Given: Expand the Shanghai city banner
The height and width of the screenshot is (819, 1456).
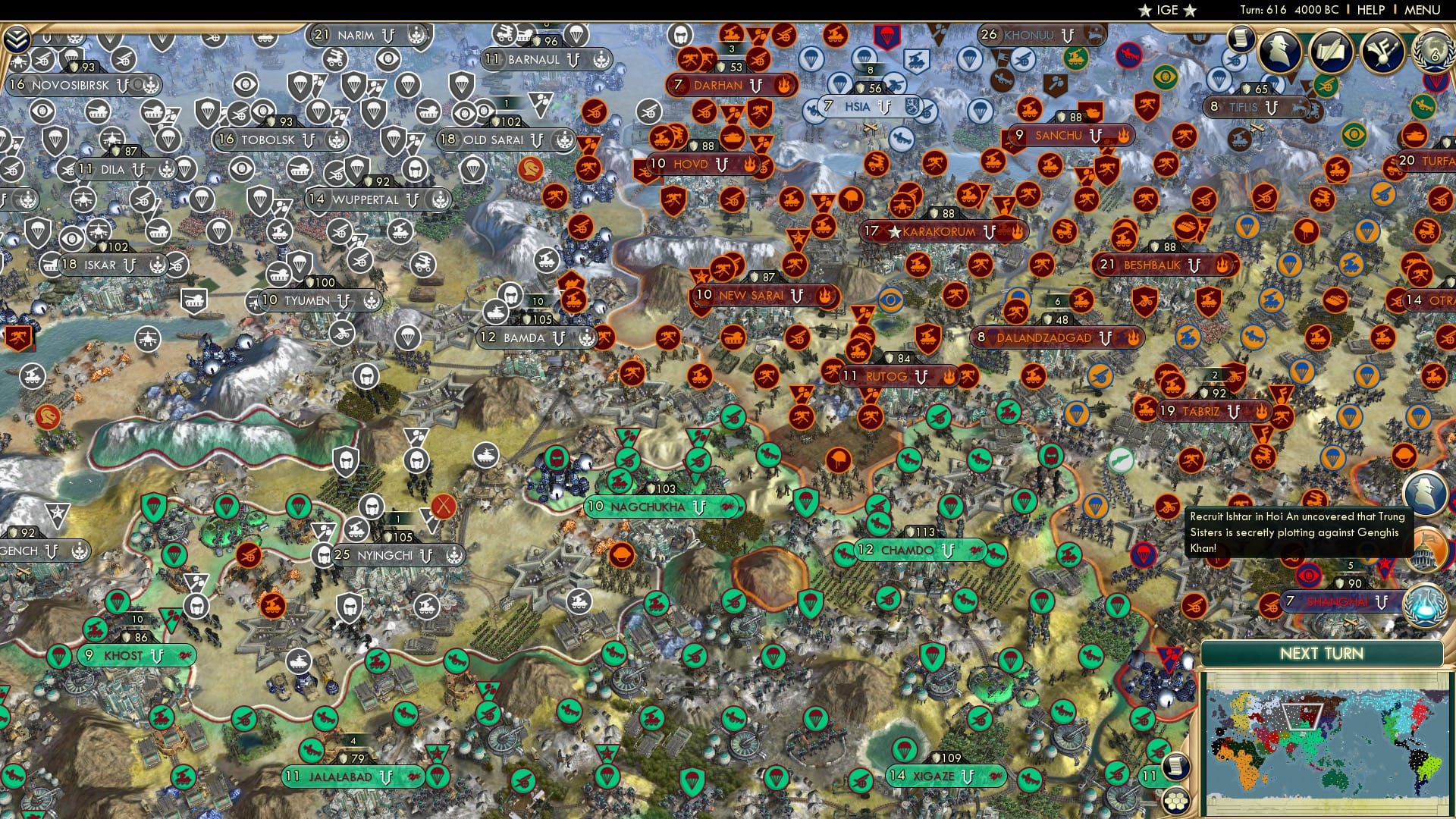Looking at the screenshot, I should pyautogui.click(x=1381, y=603).
